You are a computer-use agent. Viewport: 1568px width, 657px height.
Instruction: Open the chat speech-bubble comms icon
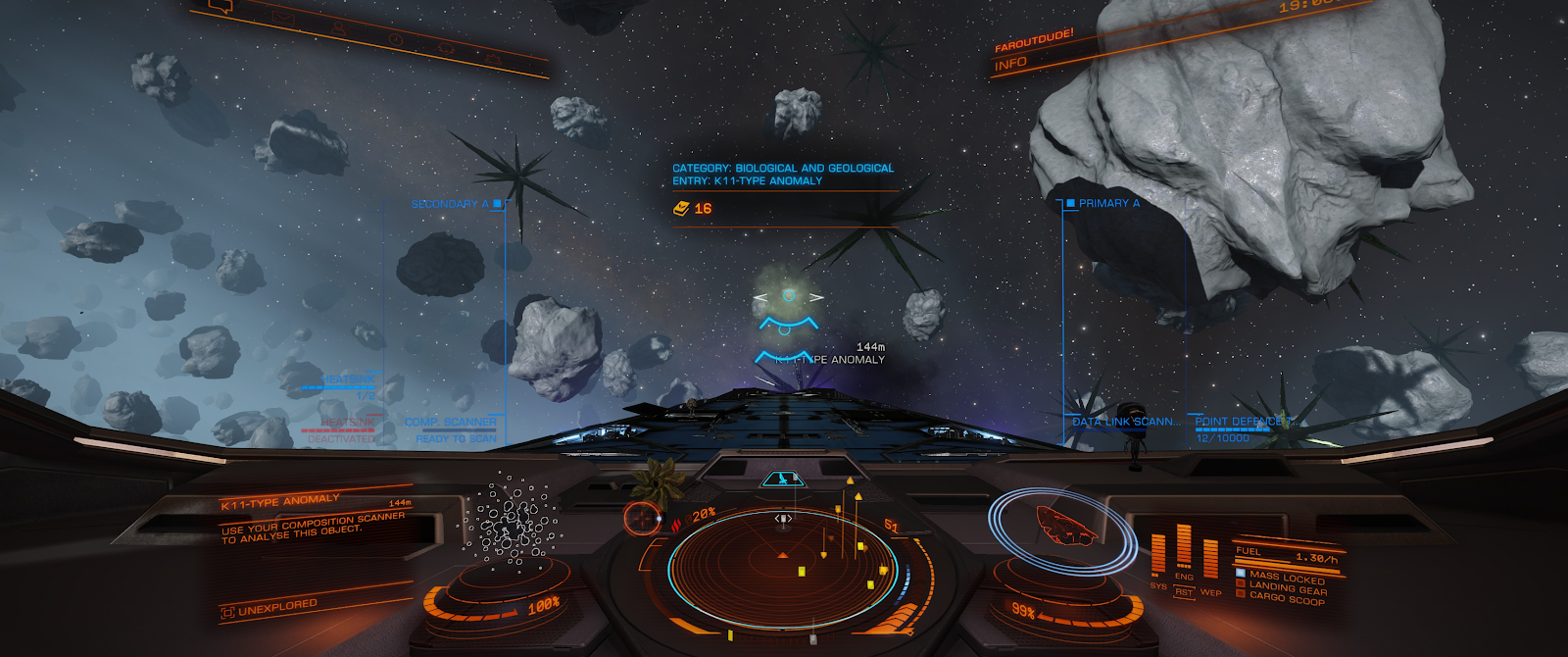pos(223,7)
